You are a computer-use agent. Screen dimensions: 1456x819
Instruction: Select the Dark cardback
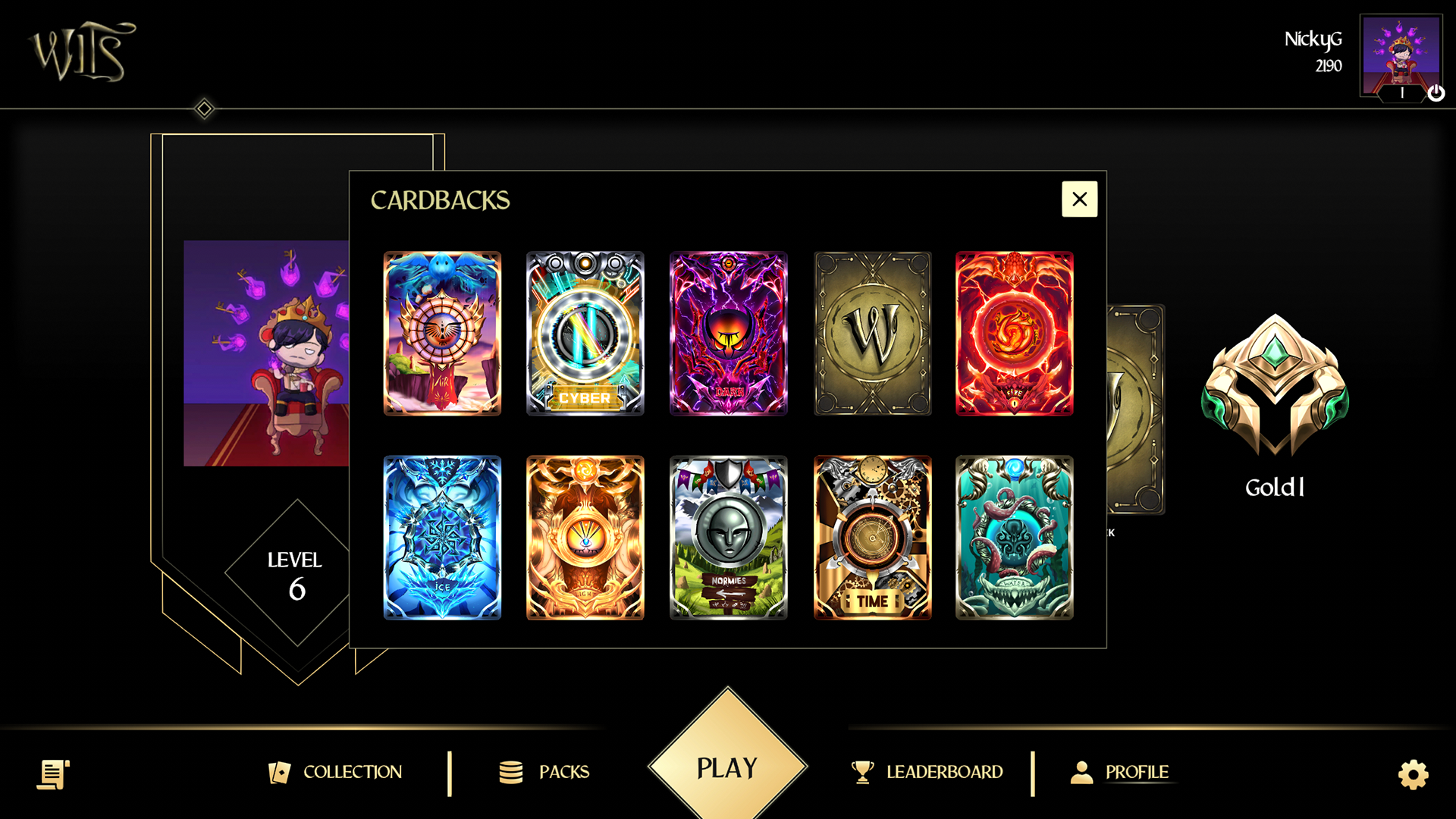[728, 333]
